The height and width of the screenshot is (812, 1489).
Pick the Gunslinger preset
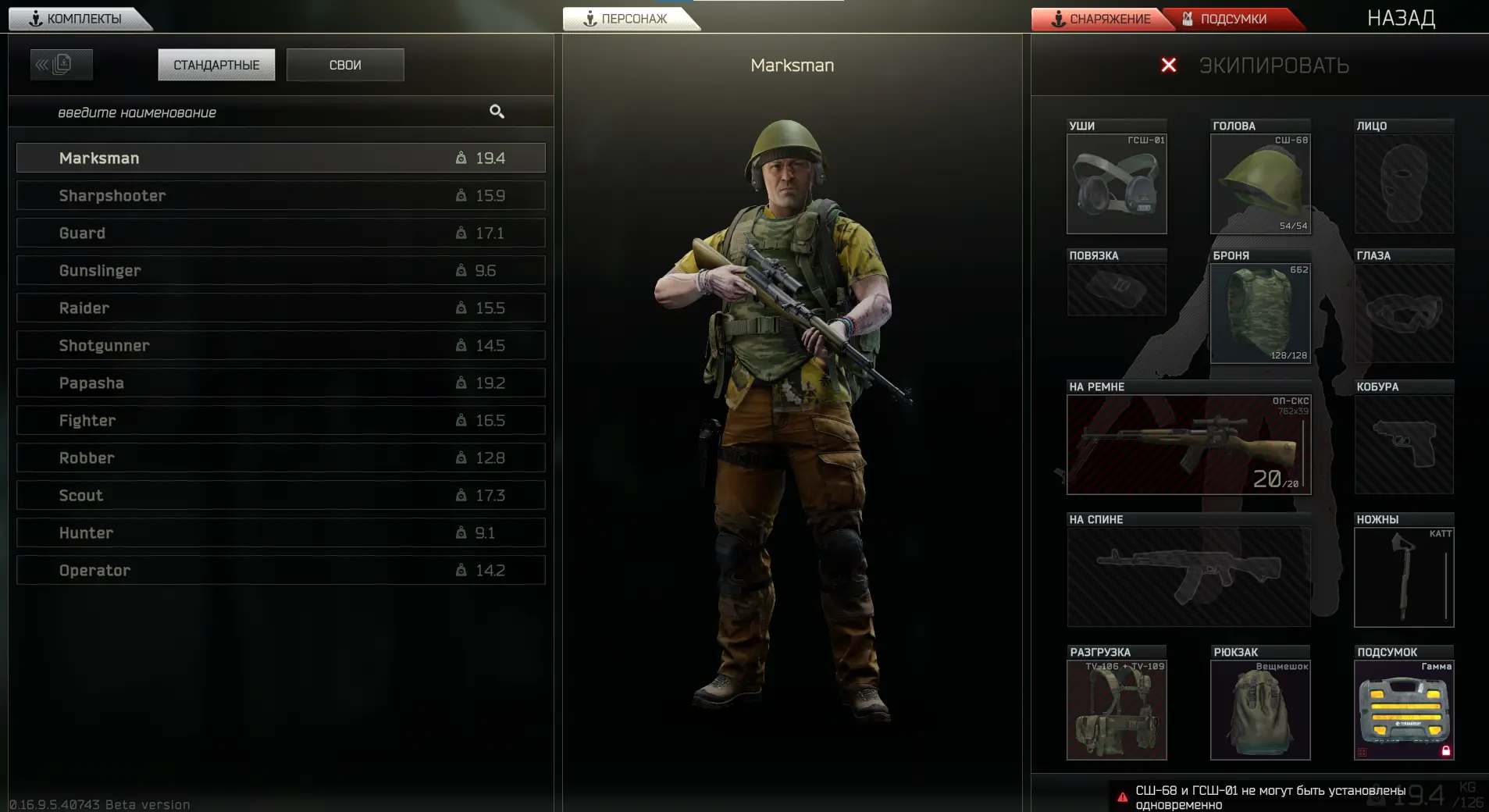(280, 270)
